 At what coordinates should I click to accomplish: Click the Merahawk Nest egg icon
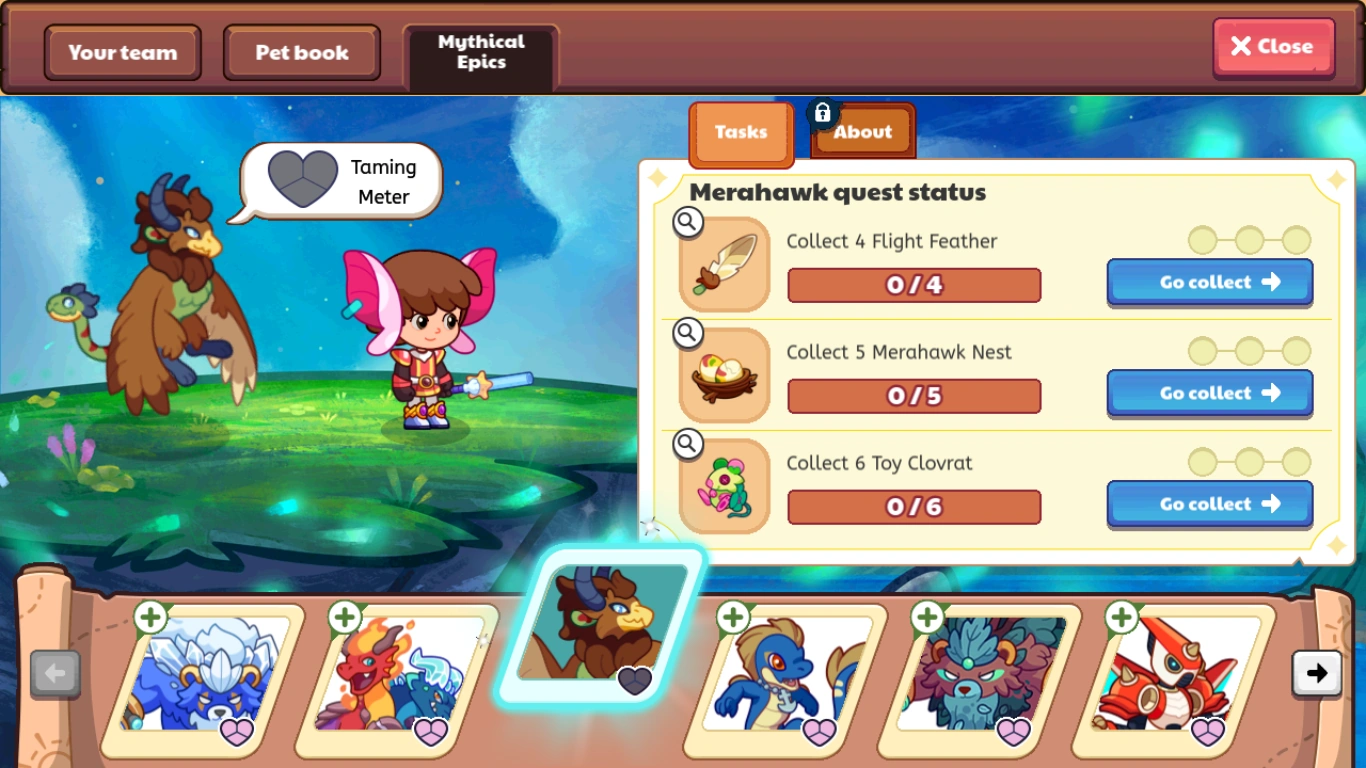pos(723,376)
